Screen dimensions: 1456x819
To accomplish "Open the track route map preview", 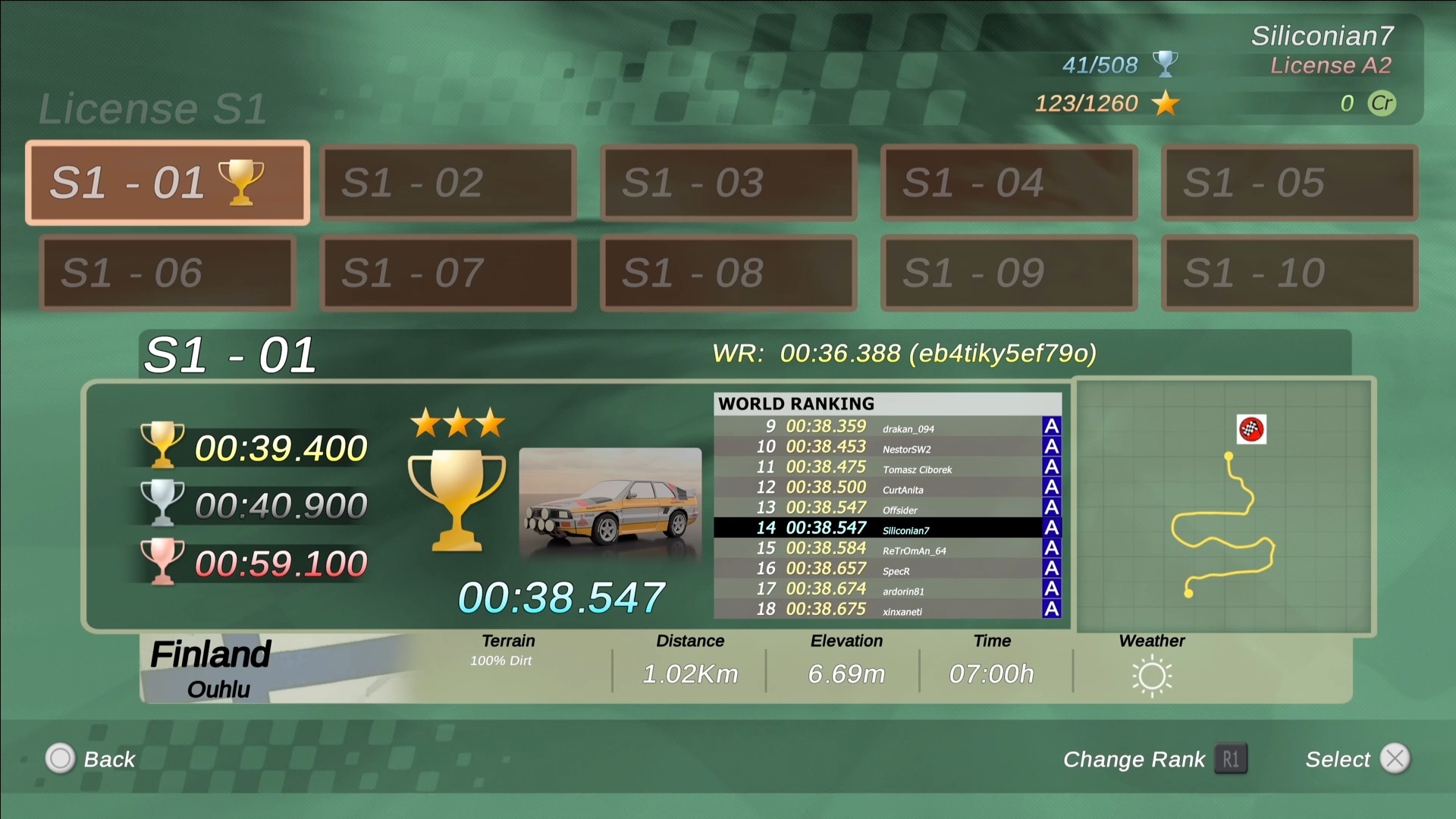I will [x=1224, y=506].
